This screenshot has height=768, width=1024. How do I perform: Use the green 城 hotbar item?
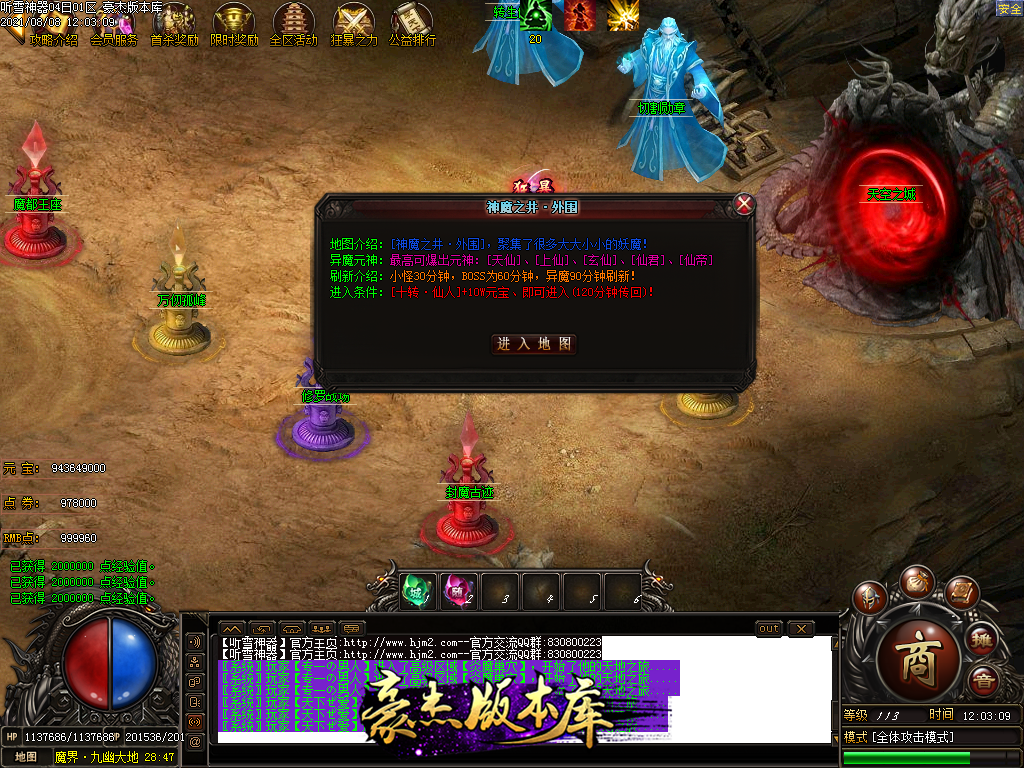[x=418, y=590]
